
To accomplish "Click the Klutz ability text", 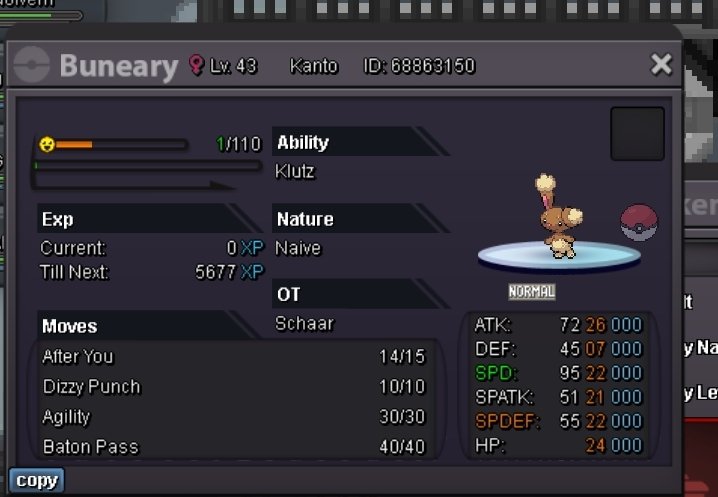I will (x=295, y=171).
